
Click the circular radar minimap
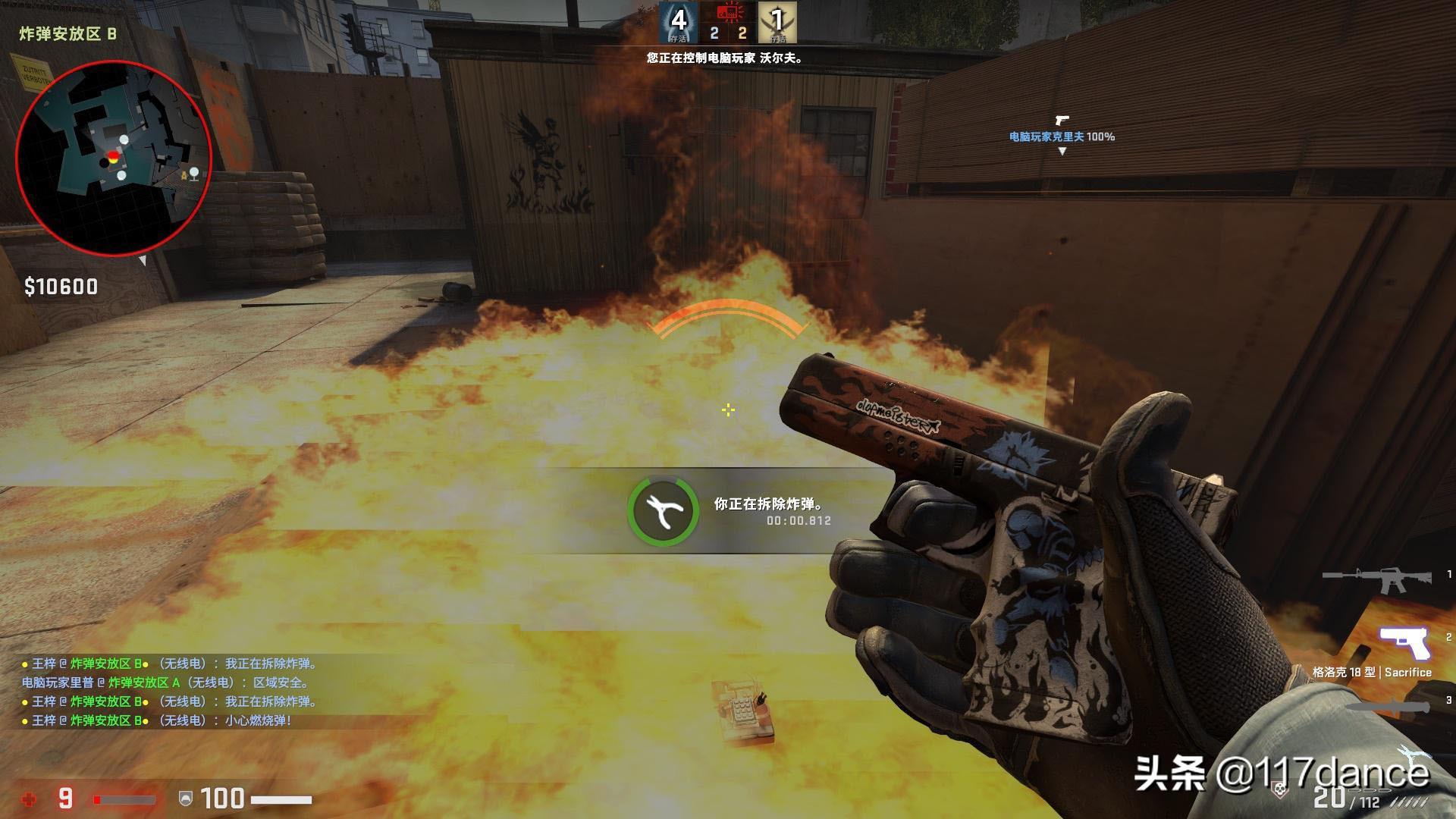pyautogui.click(x=113, y=158)
